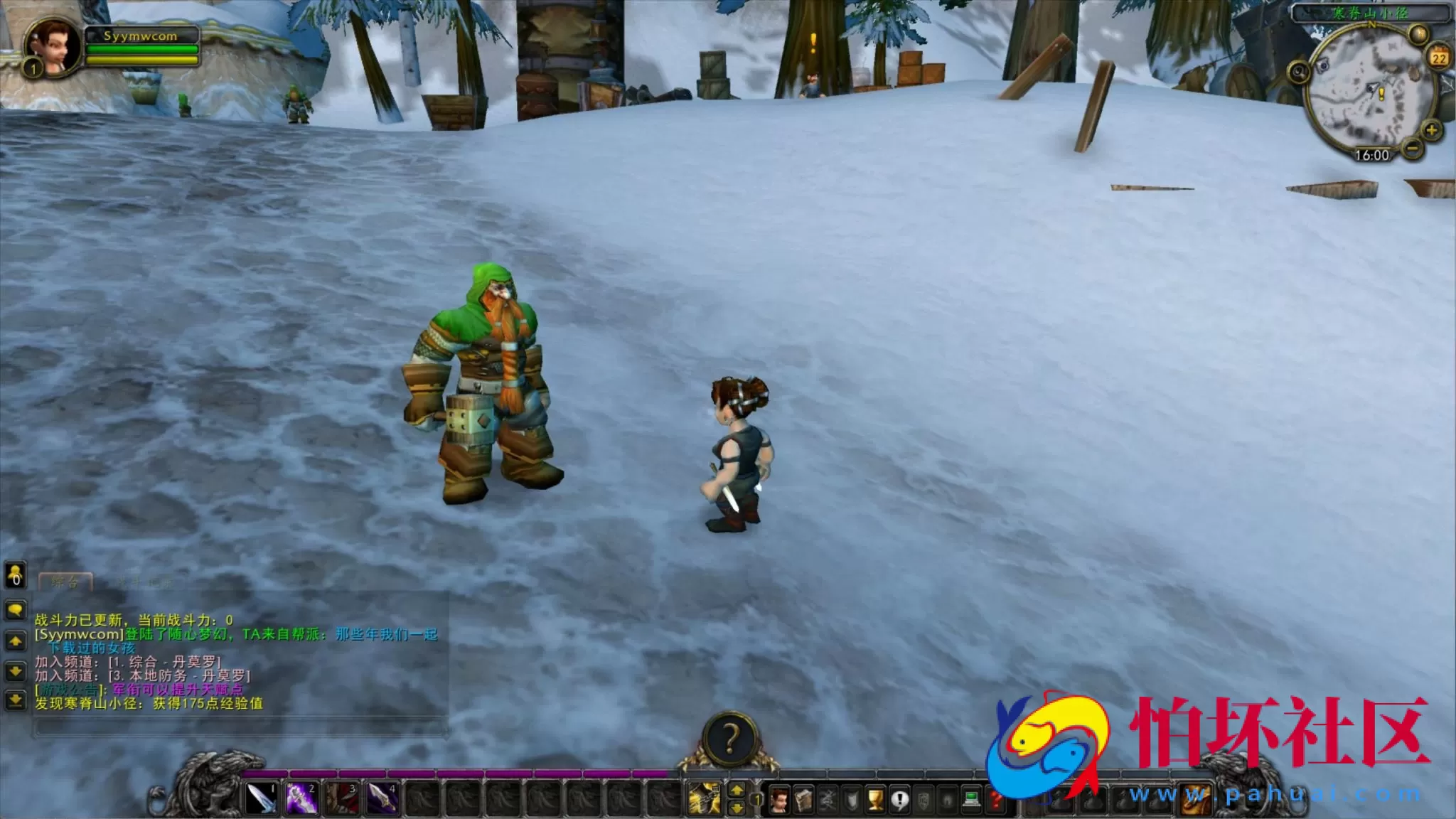Switch to the 战斗记录 chat tab

(146, 583)
